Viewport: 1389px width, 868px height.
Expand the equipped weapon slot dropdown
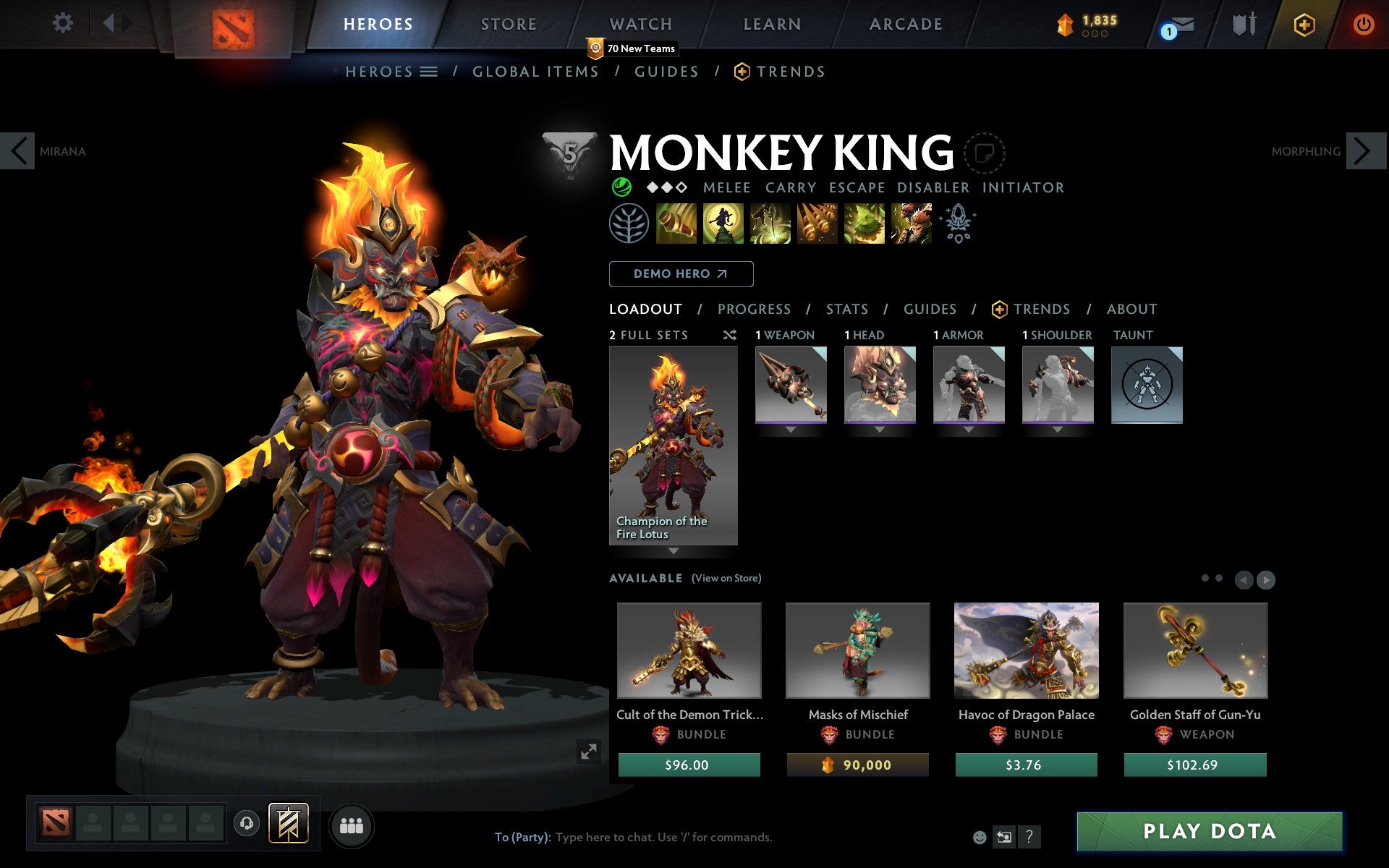[x=791, y=428]
